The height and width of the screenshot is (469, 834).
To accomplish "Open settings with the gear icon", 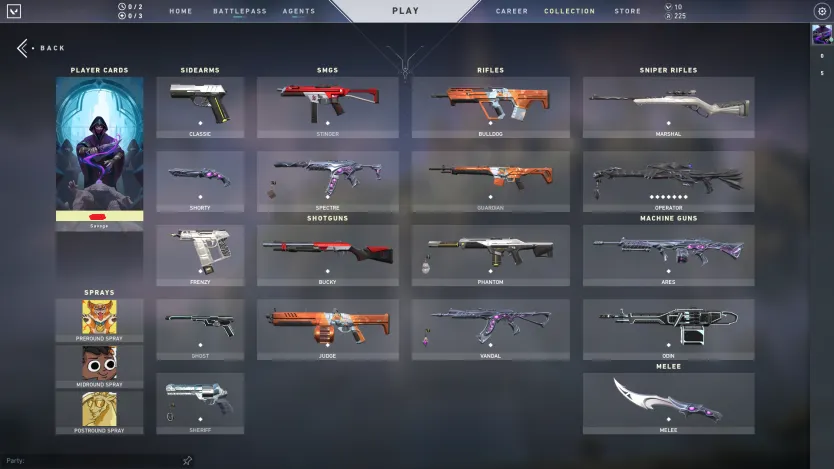I will tap(822, 11).
